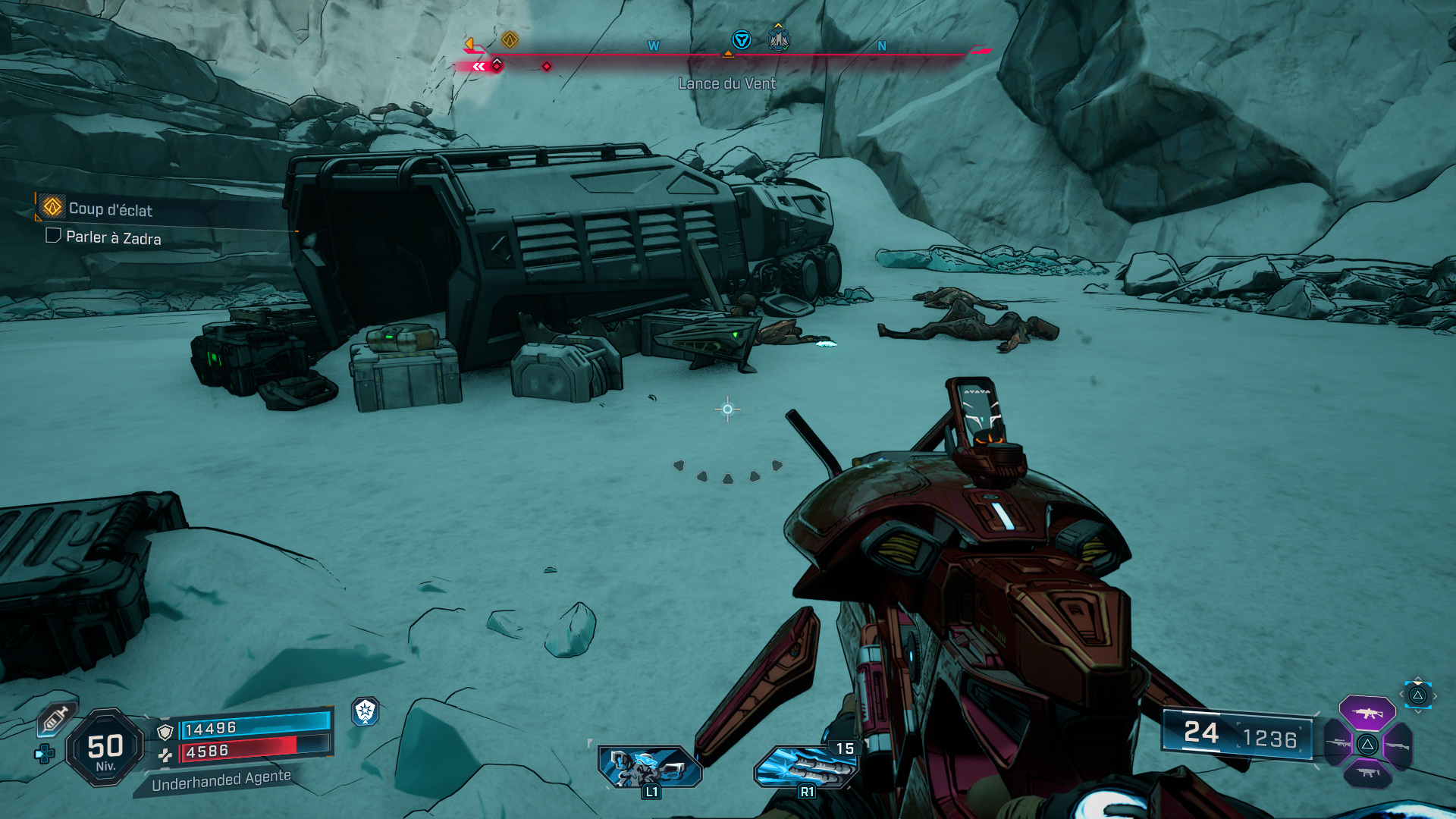Switch to the submachine gun slot
The image size is (1456, 819).
pyautogui.click(x=1367, y=773)
